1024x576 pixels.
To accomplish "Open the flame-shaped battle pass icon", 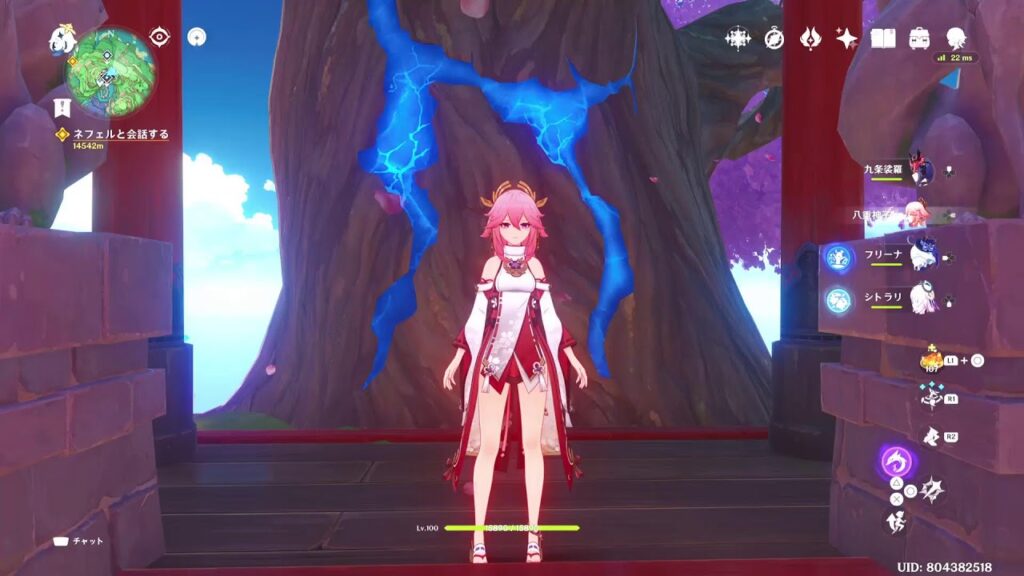I will click(x=810, y=38).
